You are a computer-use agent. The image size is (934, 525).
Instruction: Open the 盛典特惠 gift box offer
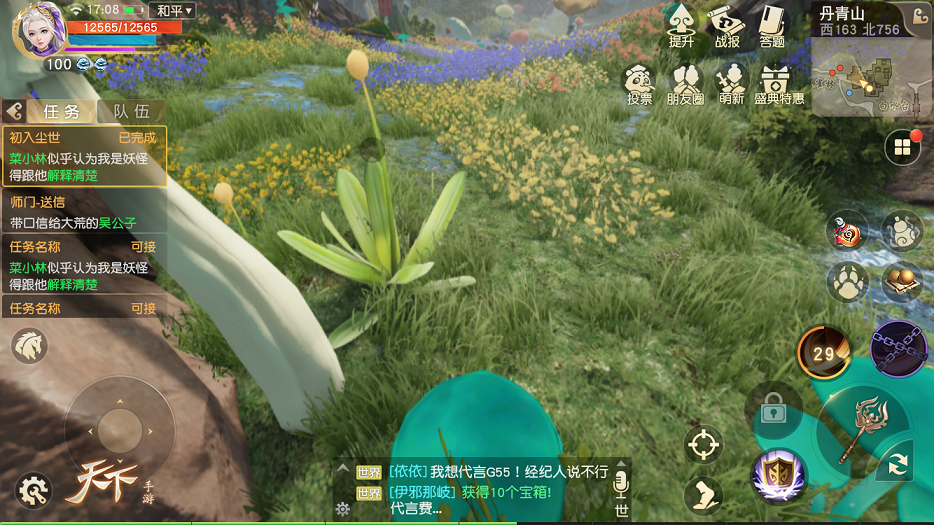pos(778,84)
